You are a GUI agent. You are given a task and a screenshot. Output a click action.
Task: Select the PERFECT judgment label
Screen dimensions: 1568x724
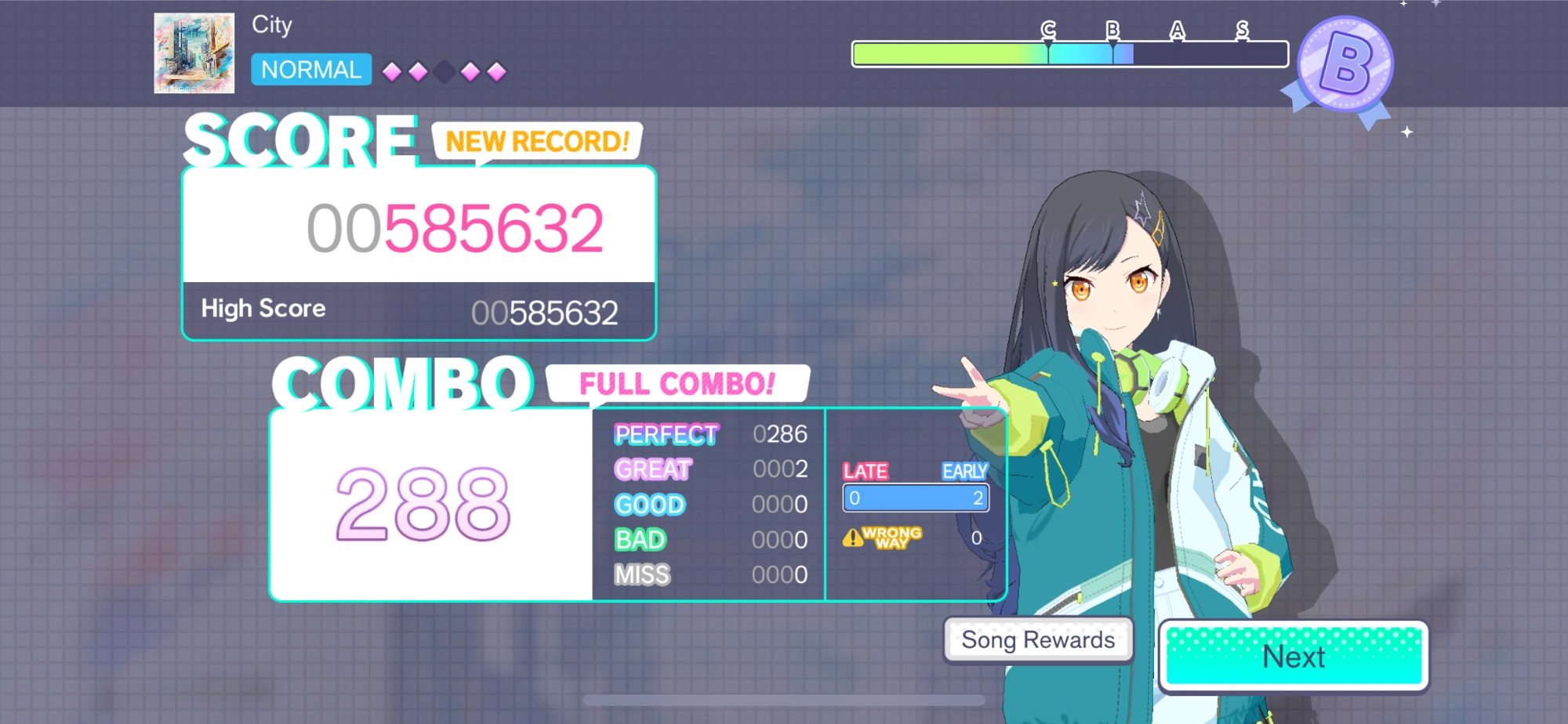coord(665,435)
